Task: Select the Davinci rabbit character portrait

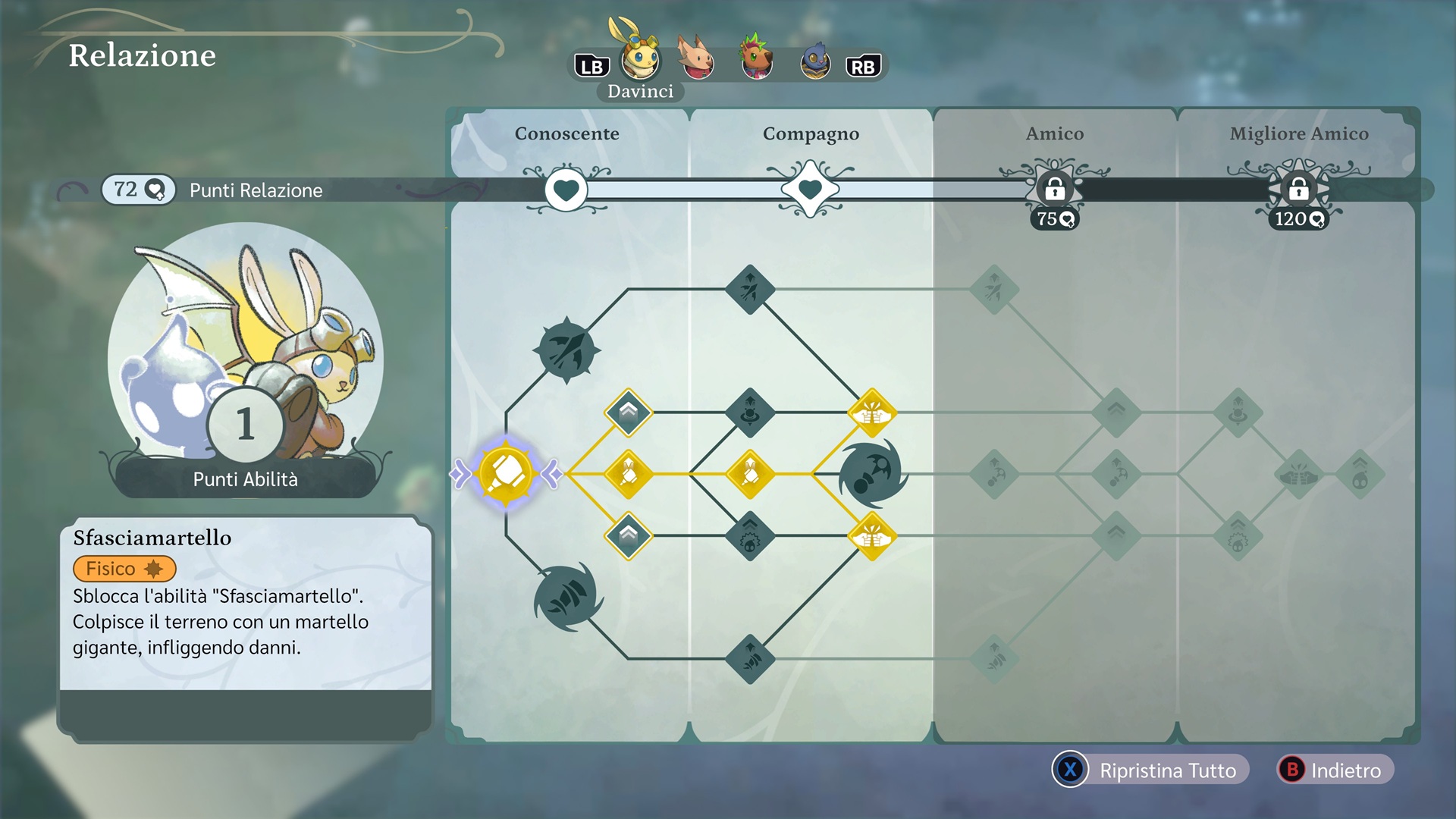Action: 640,59
